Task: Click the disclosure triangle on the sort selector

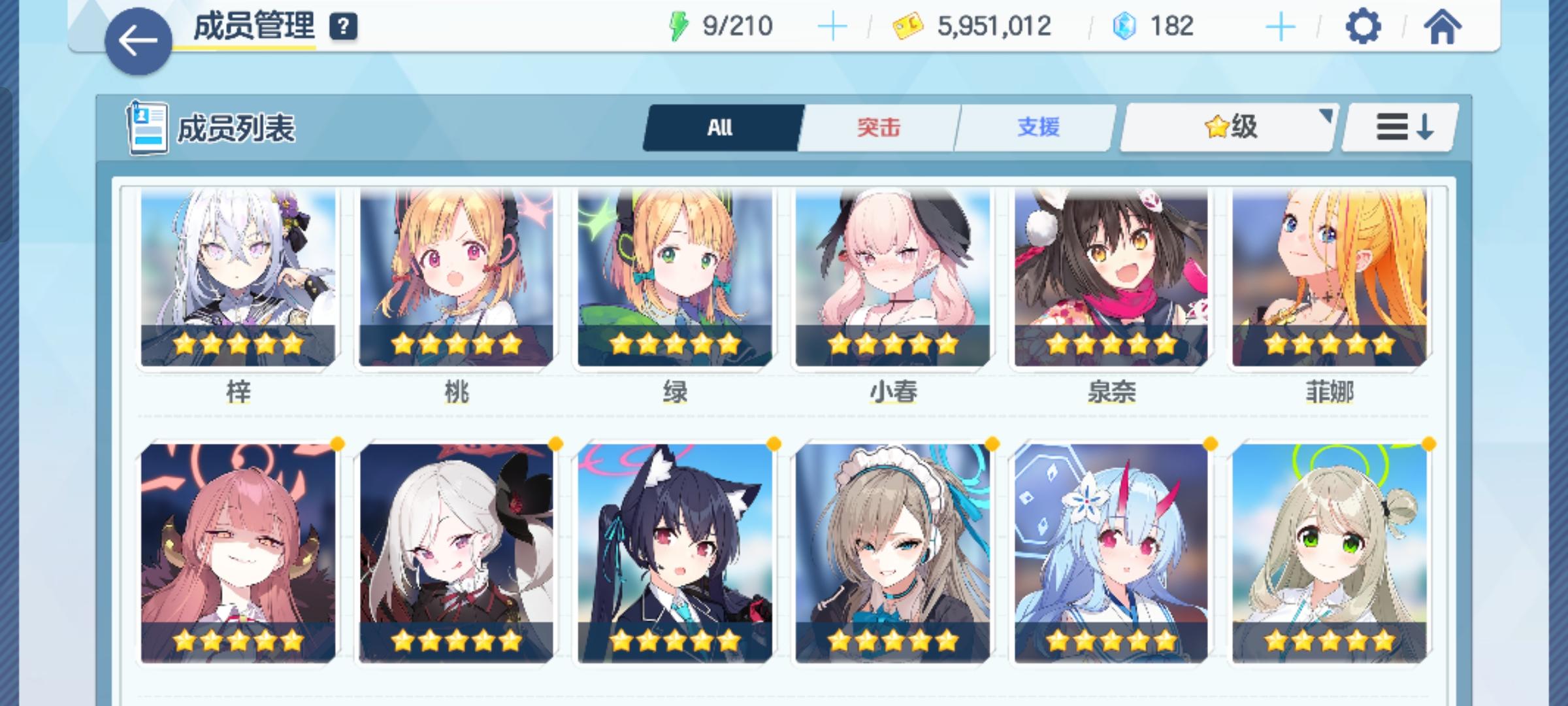Action: (x=1327, y=114)
